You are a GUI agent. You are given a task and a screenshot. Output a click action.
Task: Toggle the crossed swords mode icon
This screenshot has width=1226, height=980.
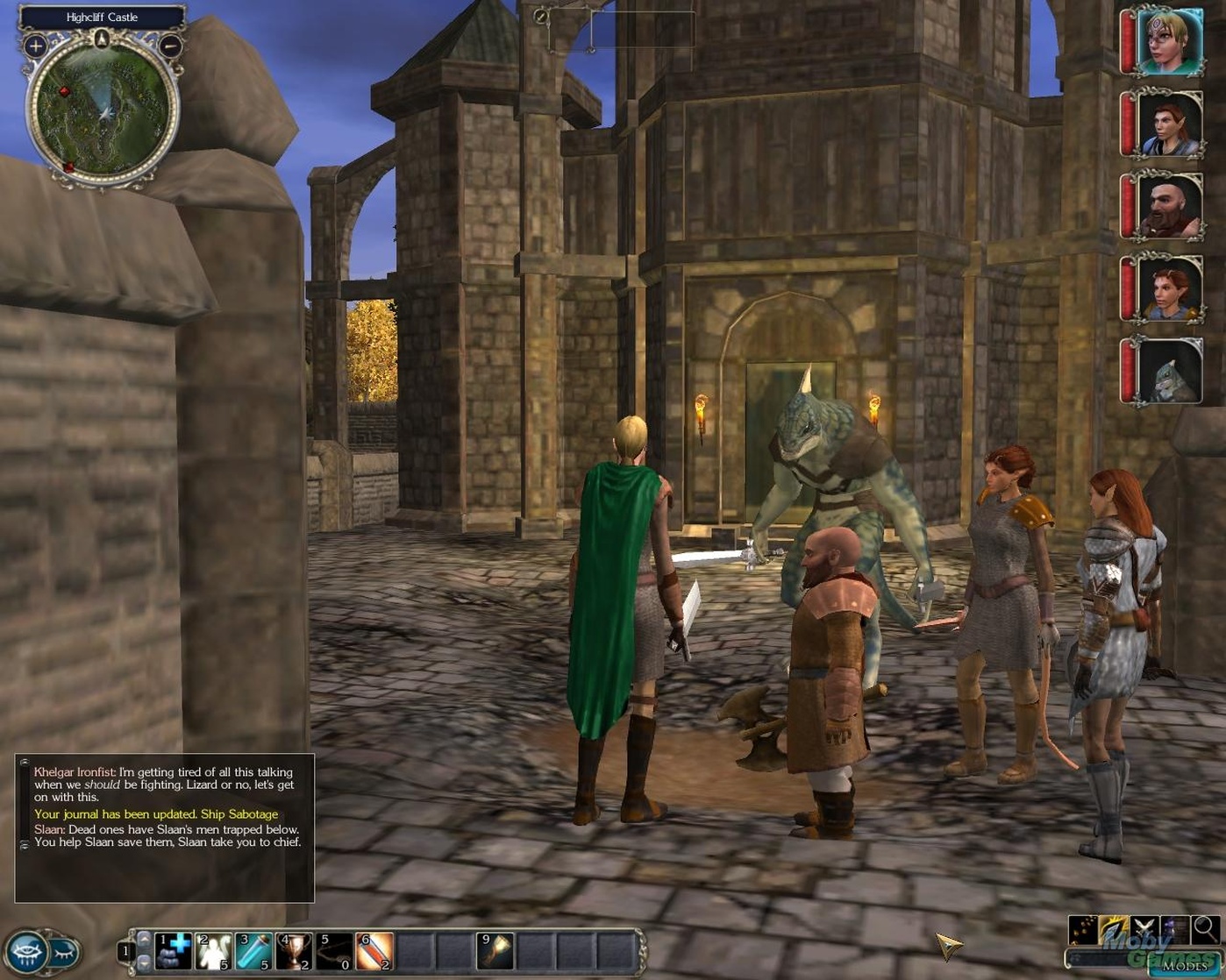[1144, 929]
